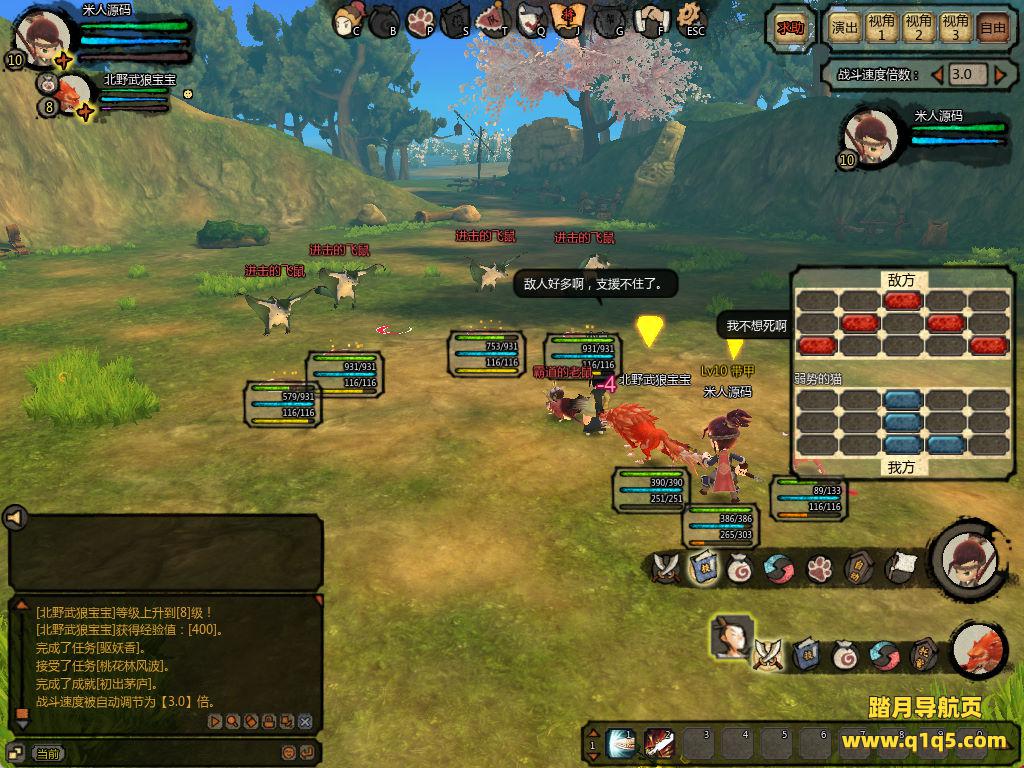The width and height of the screenshot is (1024, 768).
Task: Close the chat log using the X button
Action: tap(305, 721)
